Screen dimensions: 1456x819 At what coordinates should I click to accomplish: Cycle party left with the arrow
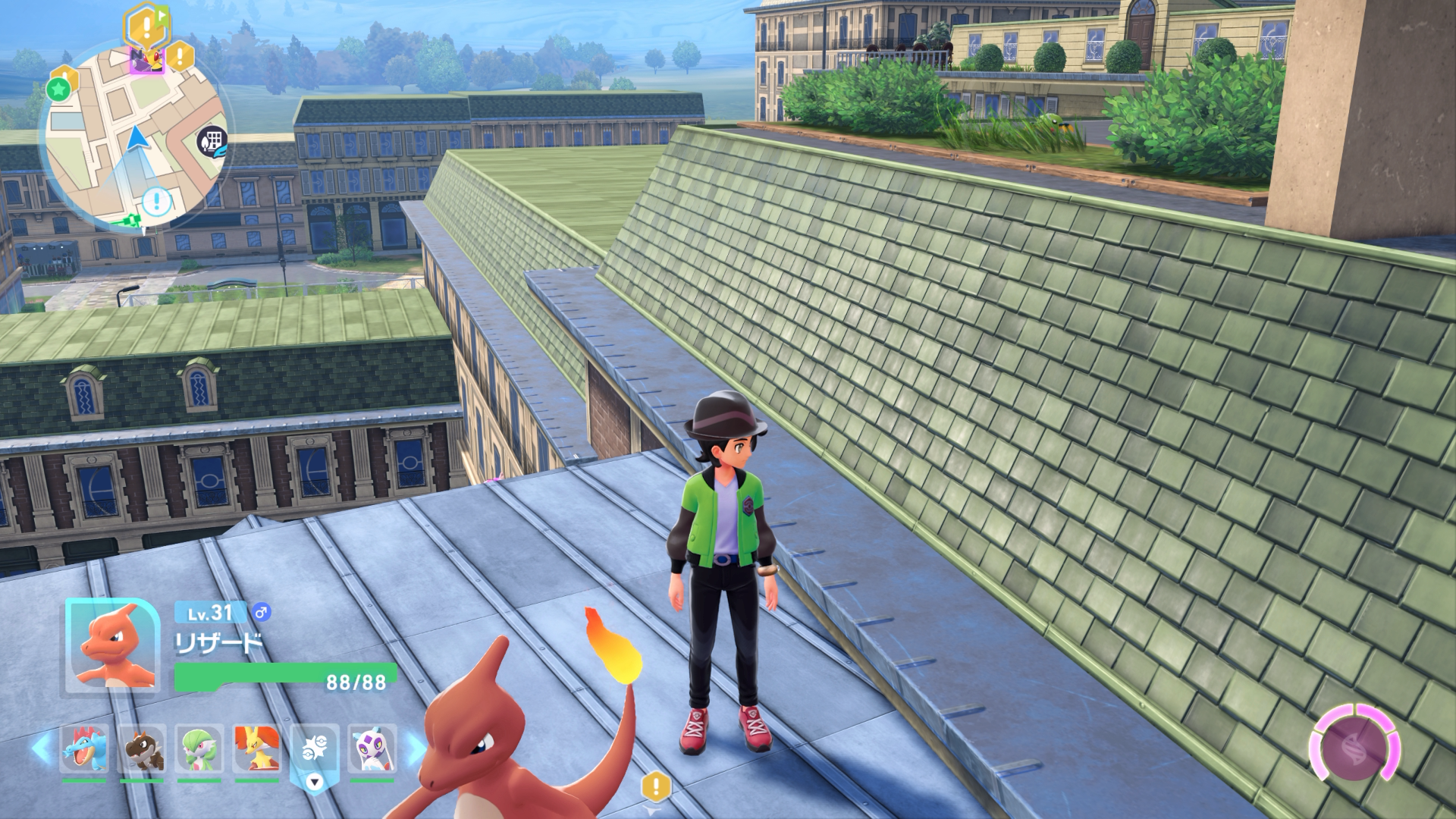coord(42,748)
